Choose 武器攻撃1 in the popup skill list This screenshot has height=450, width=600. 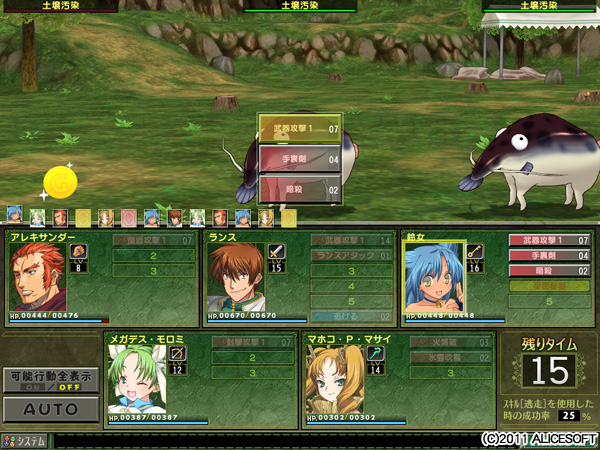click(300, 129)
